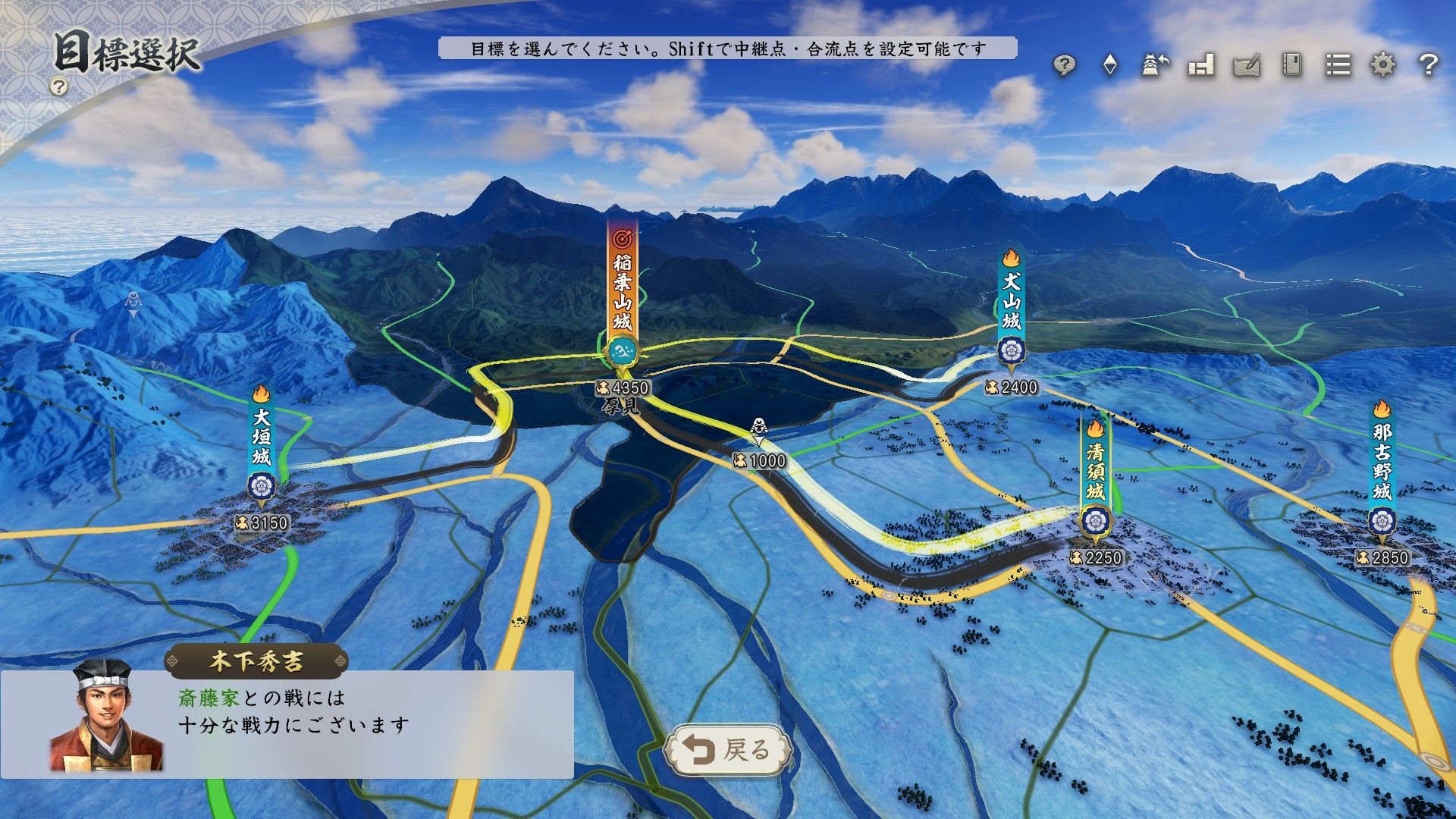Click the 戻る back button
This screenshot has height=819, width=1456.
[726, 749]
